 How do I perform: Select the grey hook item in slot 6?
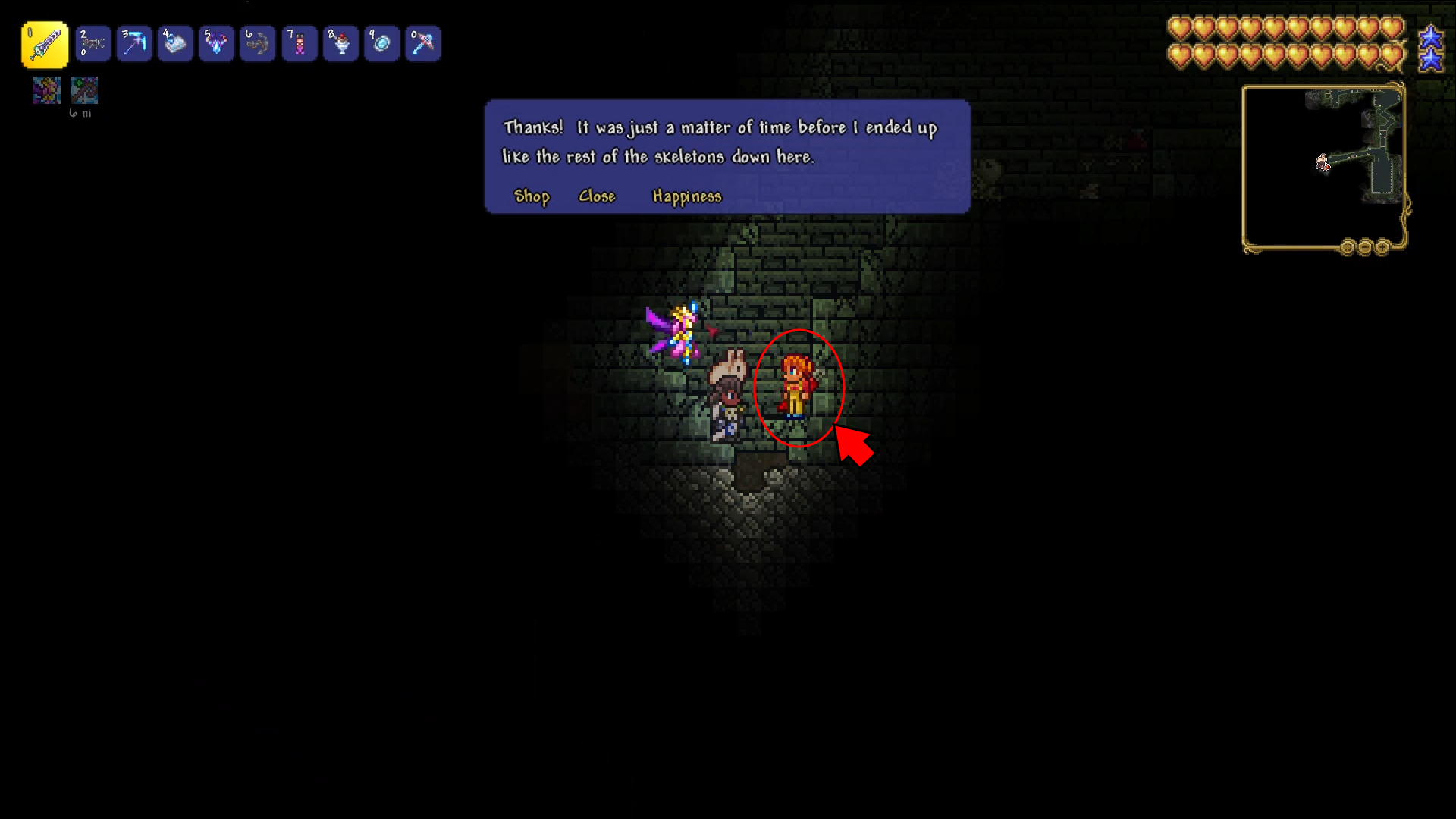[x=258, y=44]
